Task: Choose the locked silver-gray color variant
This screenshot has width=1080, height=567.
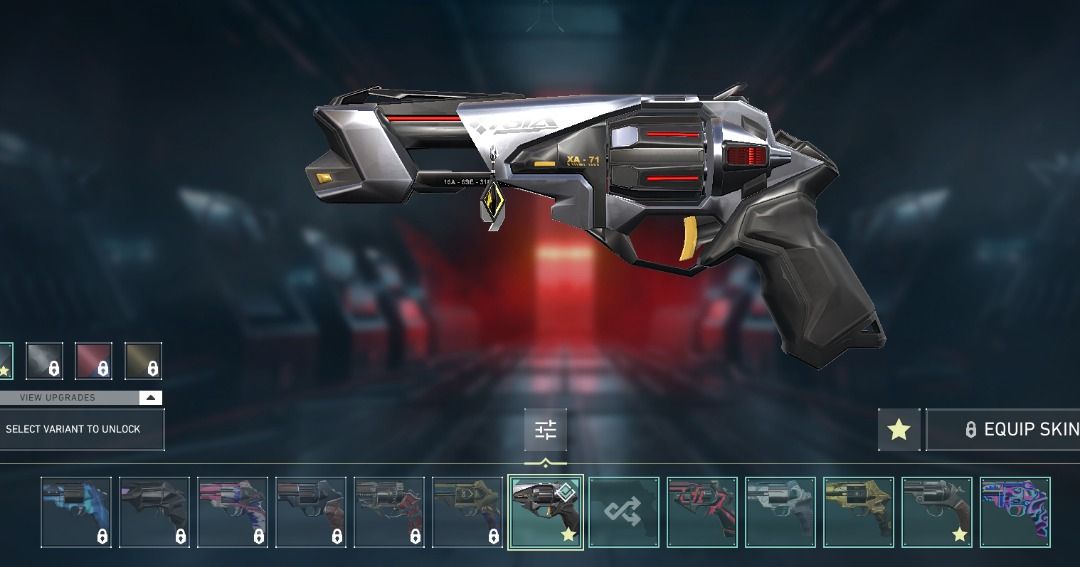Action: pyautogui.click(x=44, y=361)
